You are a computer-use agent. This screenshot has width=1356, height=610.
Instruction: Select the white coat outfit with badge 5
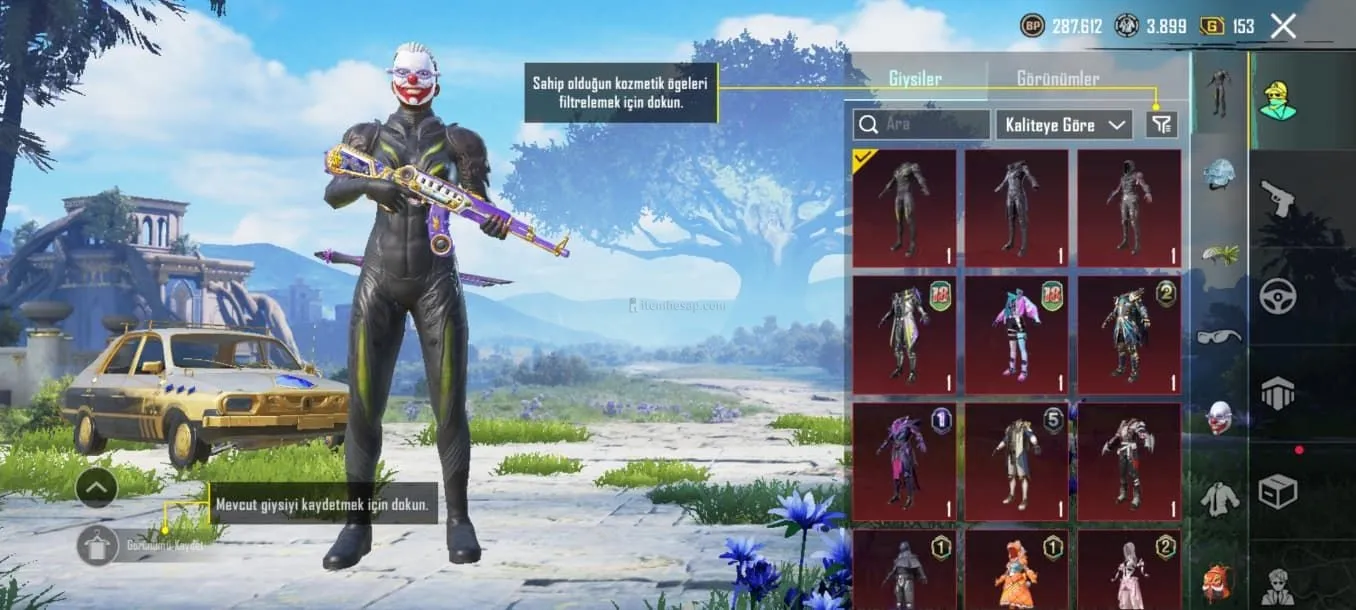click(x=1016, y=462)
